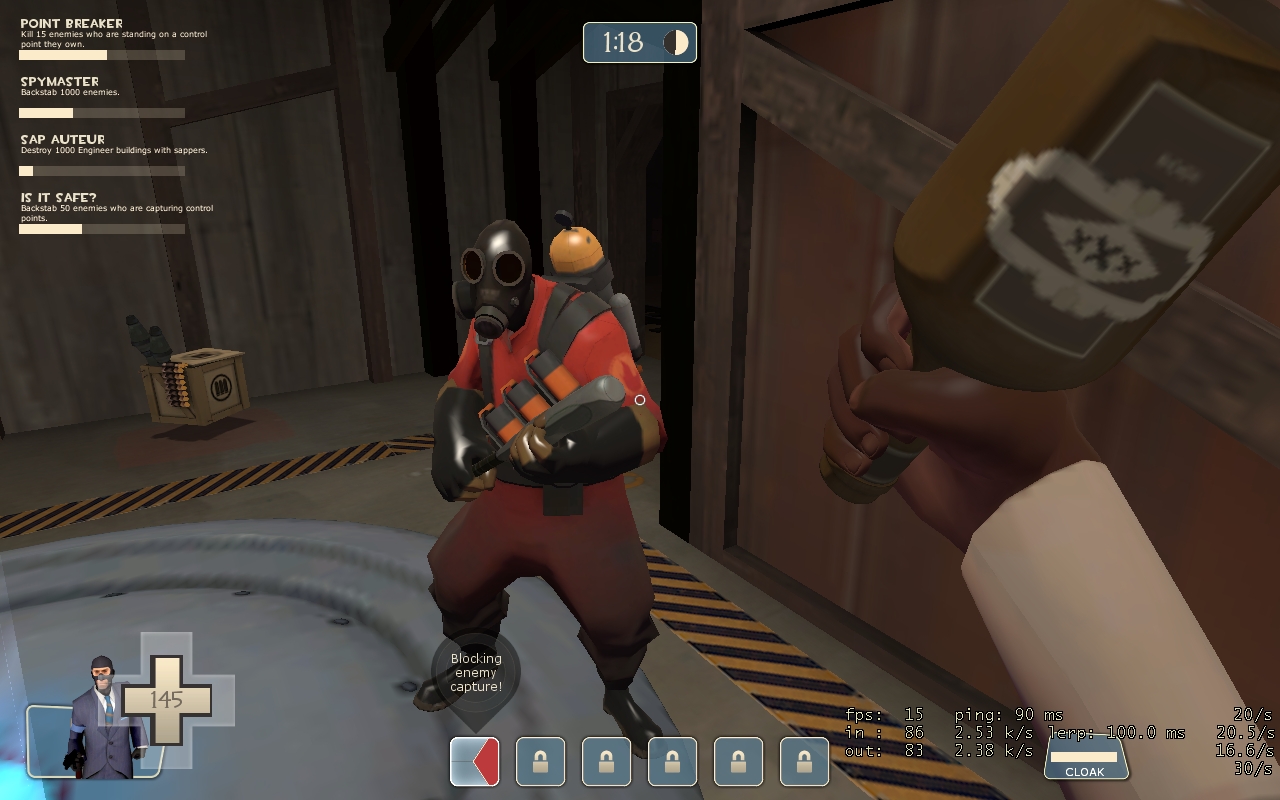Click the cloak charge bar
1280x800 pixels.
tap(1086, 758)
